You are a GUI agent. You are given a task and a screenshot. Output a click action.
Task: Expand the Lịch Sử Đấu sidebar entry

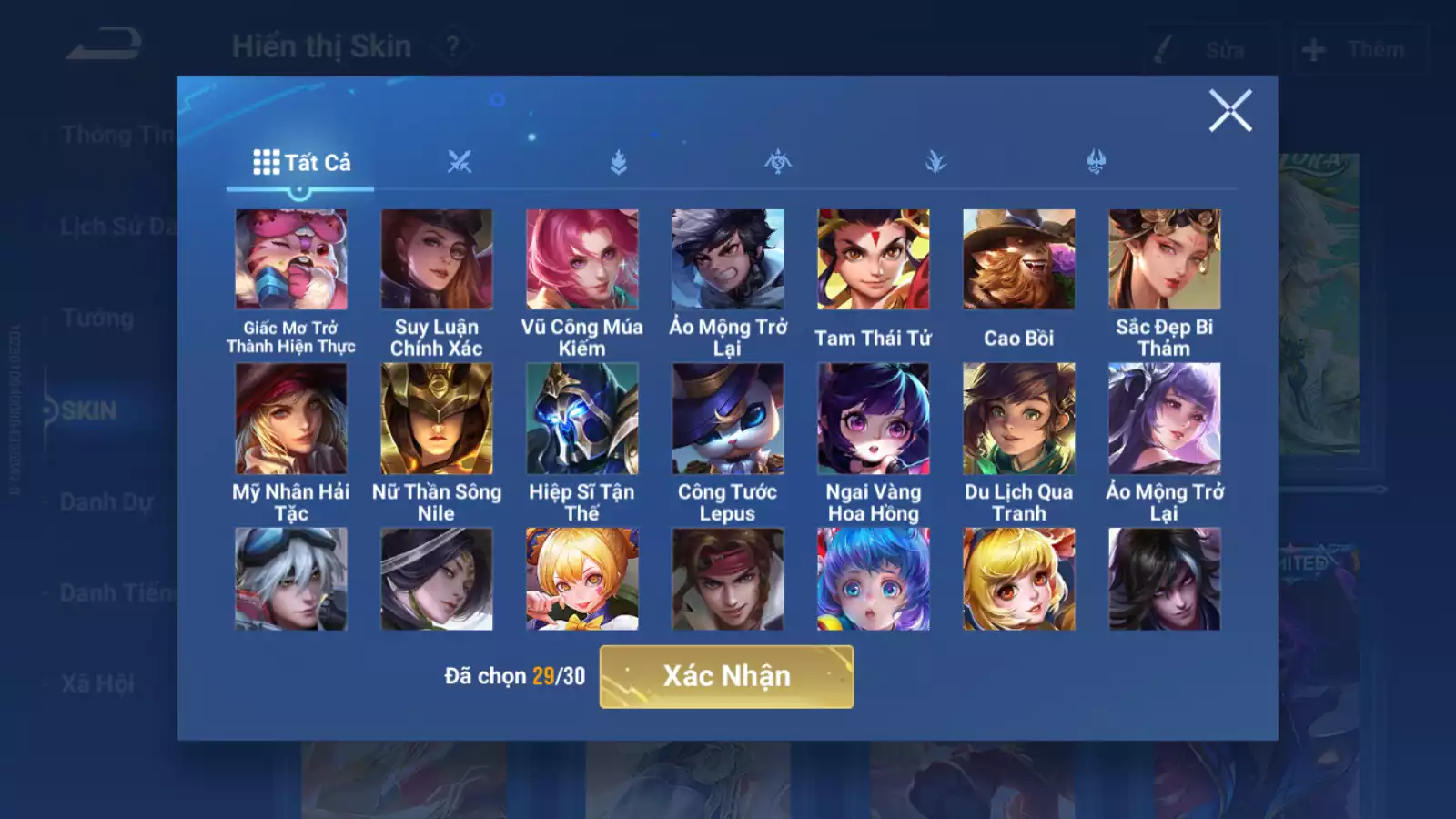tap(118, 227)
